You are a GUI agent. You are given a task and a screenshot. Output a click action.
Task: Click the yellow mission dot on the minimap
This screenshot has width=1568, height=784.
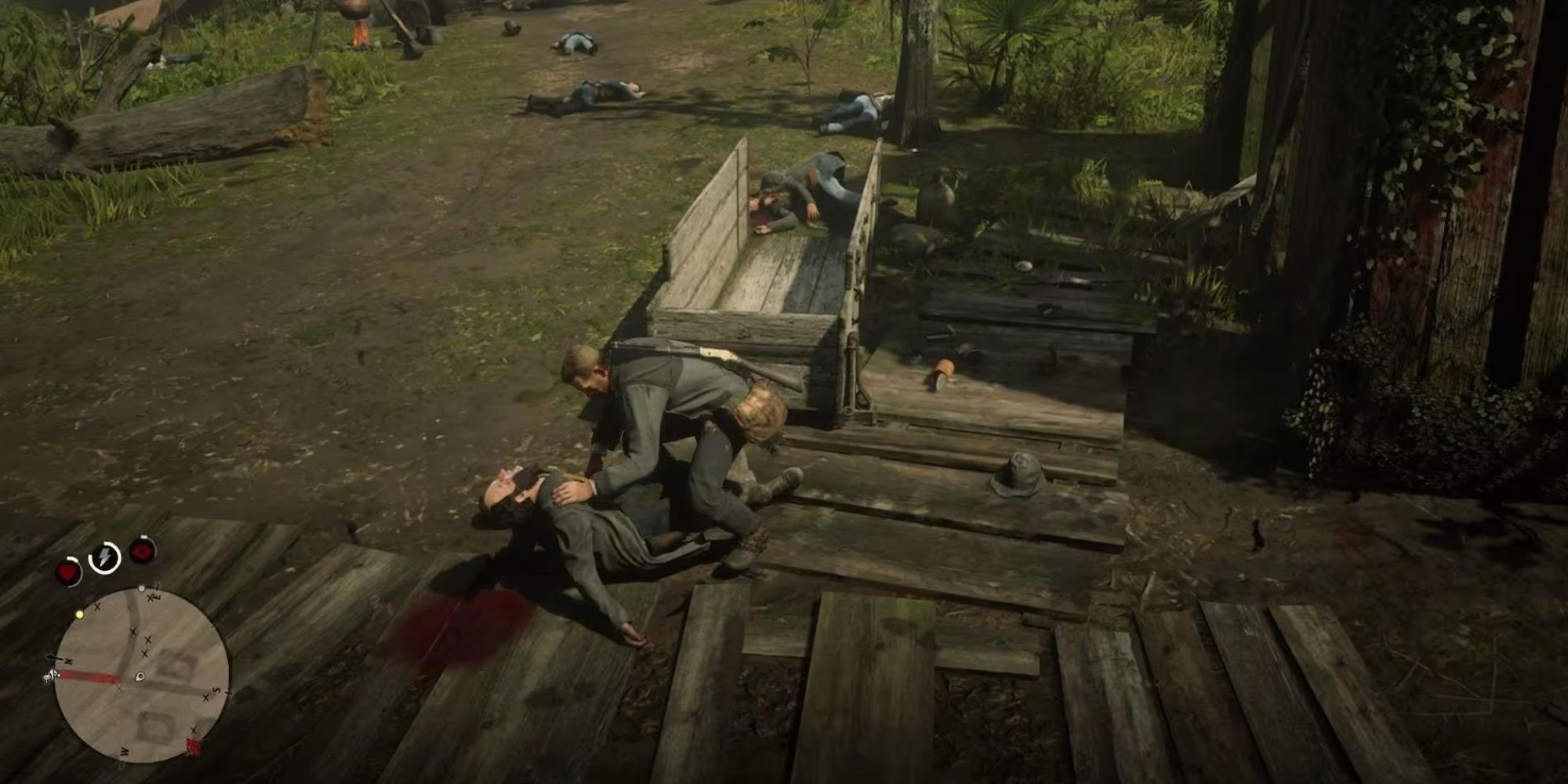click(80, 614)
